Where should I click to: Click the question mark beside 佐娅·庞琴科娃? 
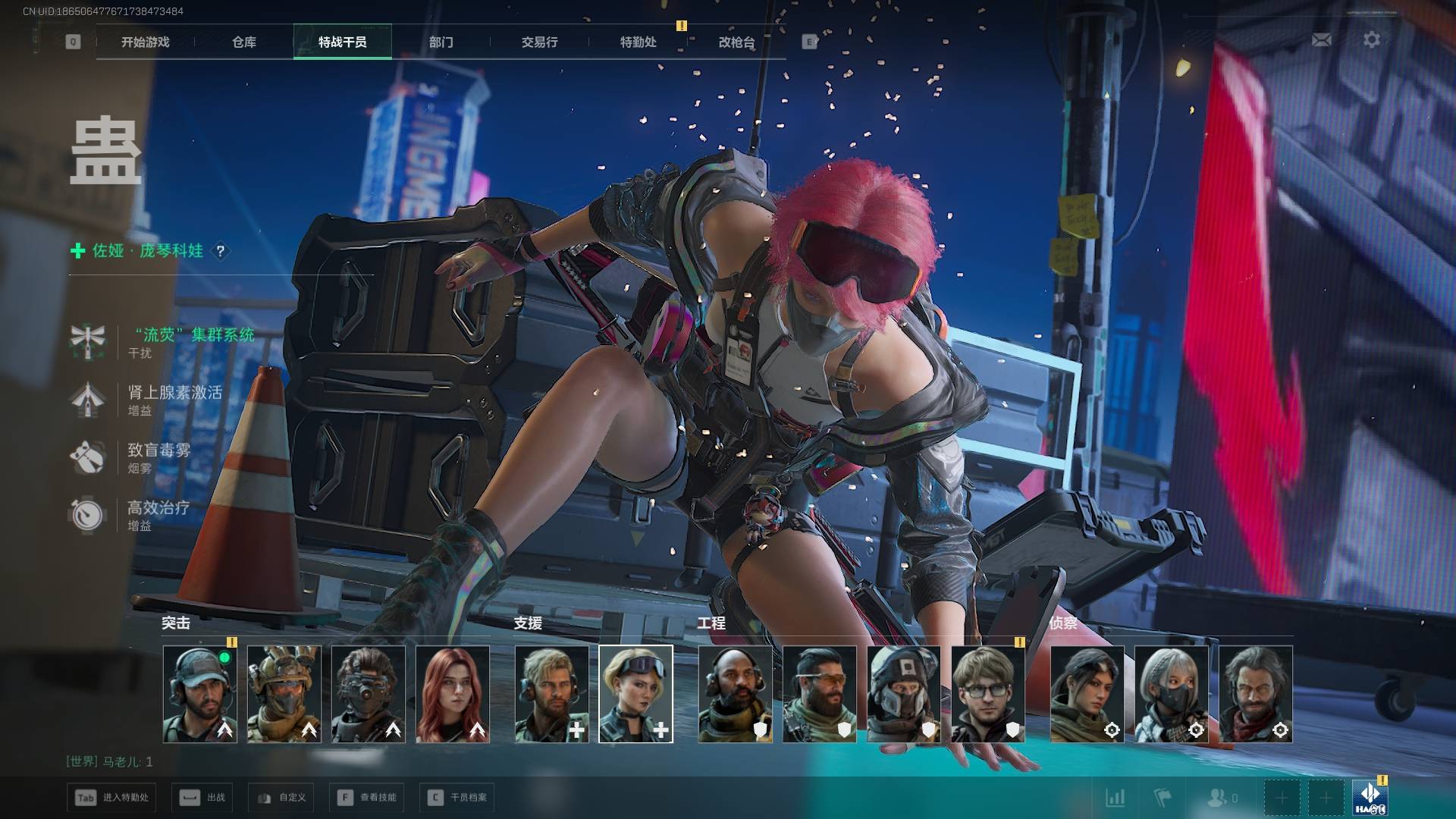coord(221,251)
